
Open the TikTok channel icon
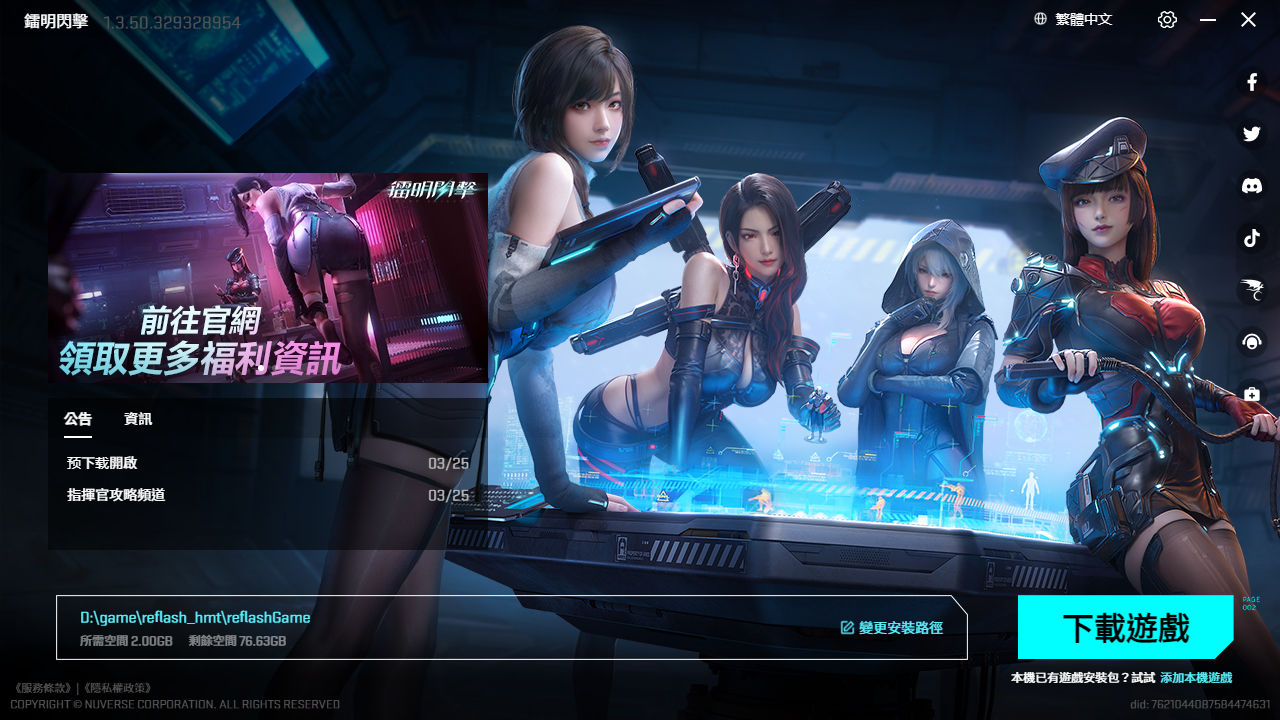pyautogui.click(x=1251, y=238)
